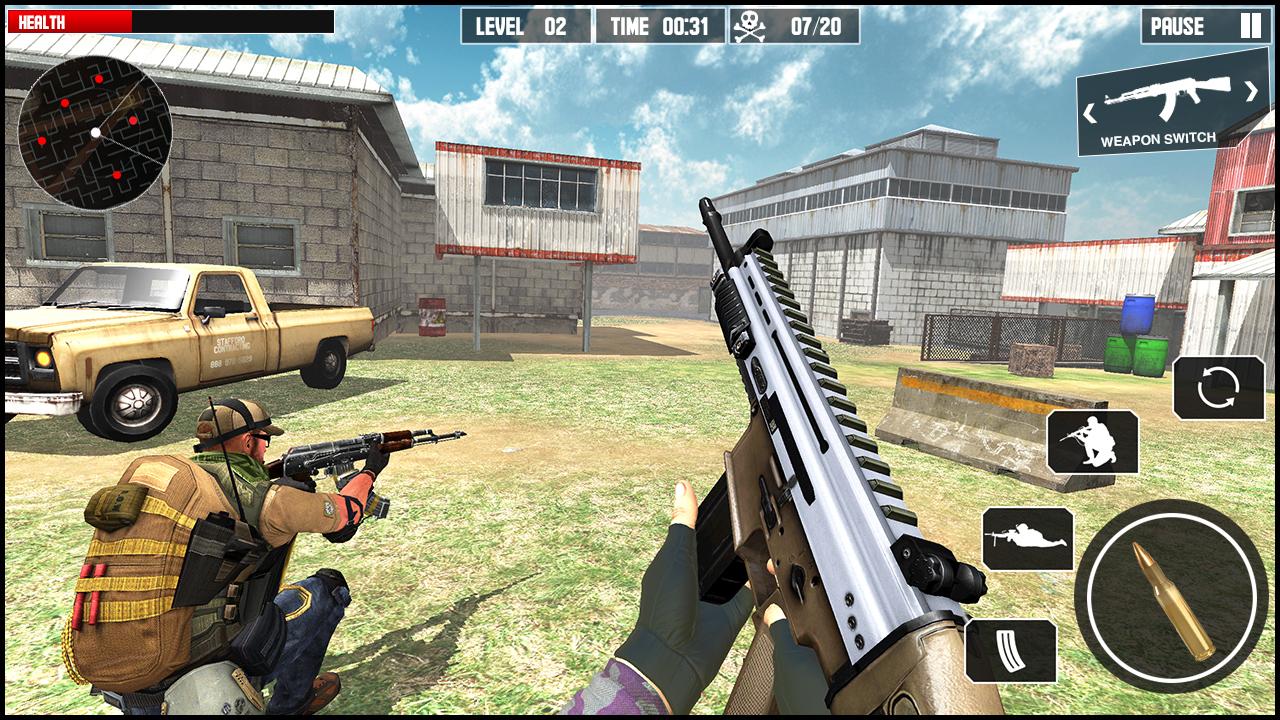This screenshot has height=720, width=1280.
Task: Select the TIME 00:31 display
Action: 660,25
